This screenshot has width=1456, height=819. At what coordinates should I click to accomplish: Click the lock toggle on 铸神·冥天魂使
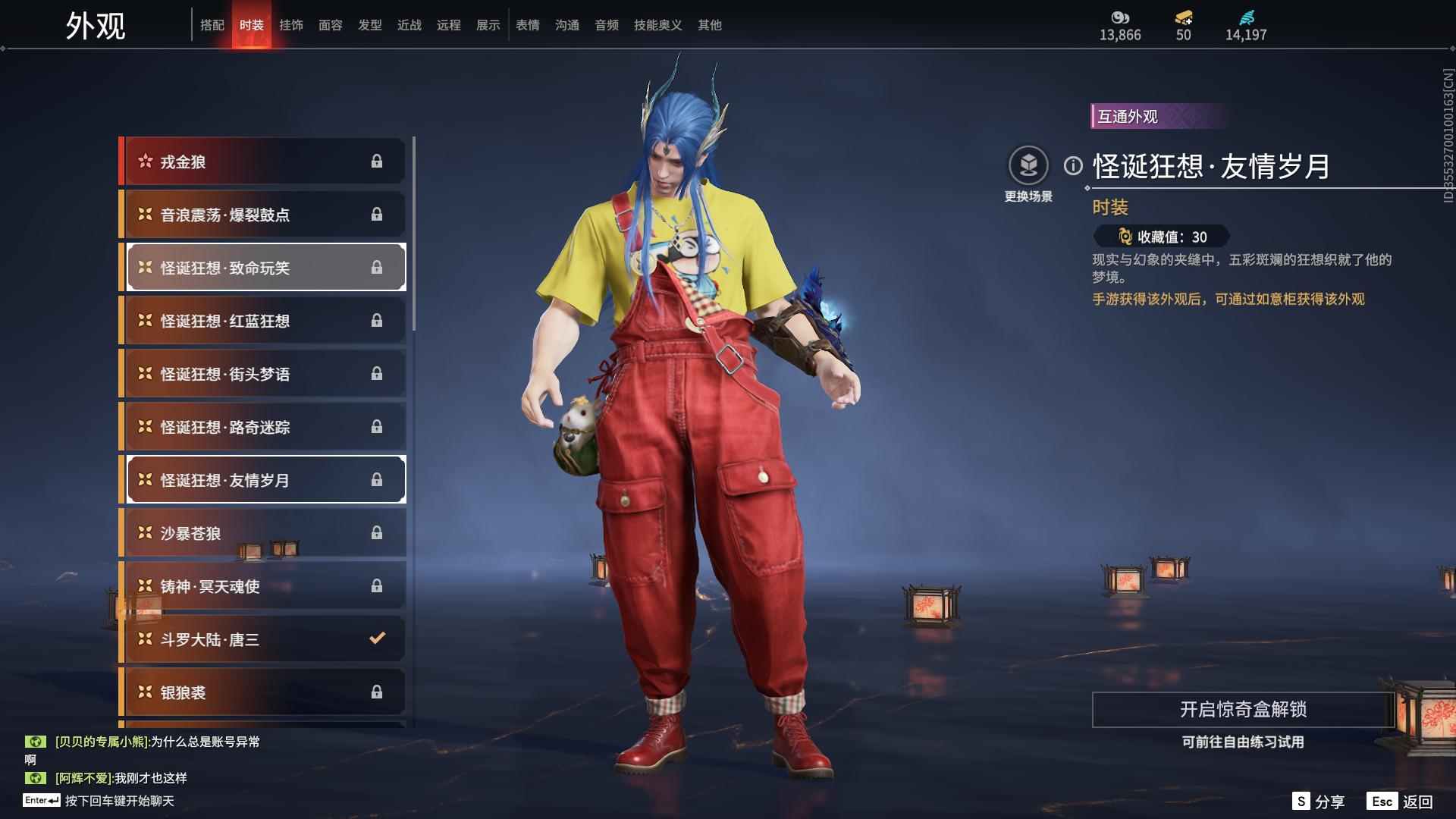pos(377,585)
